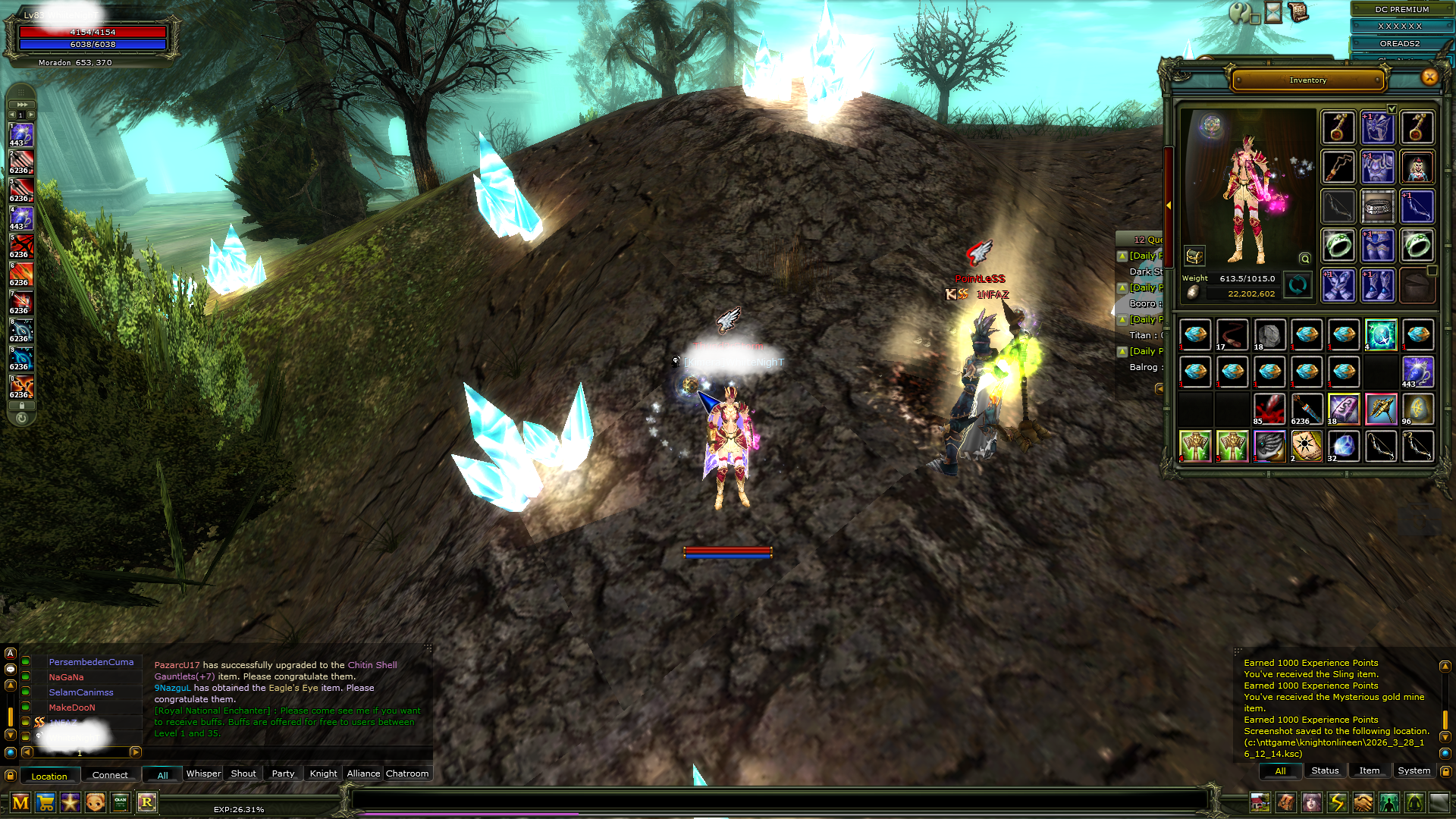
Task: Select the sun scroll item in inventory
Action: click(x=1306, y=447)
